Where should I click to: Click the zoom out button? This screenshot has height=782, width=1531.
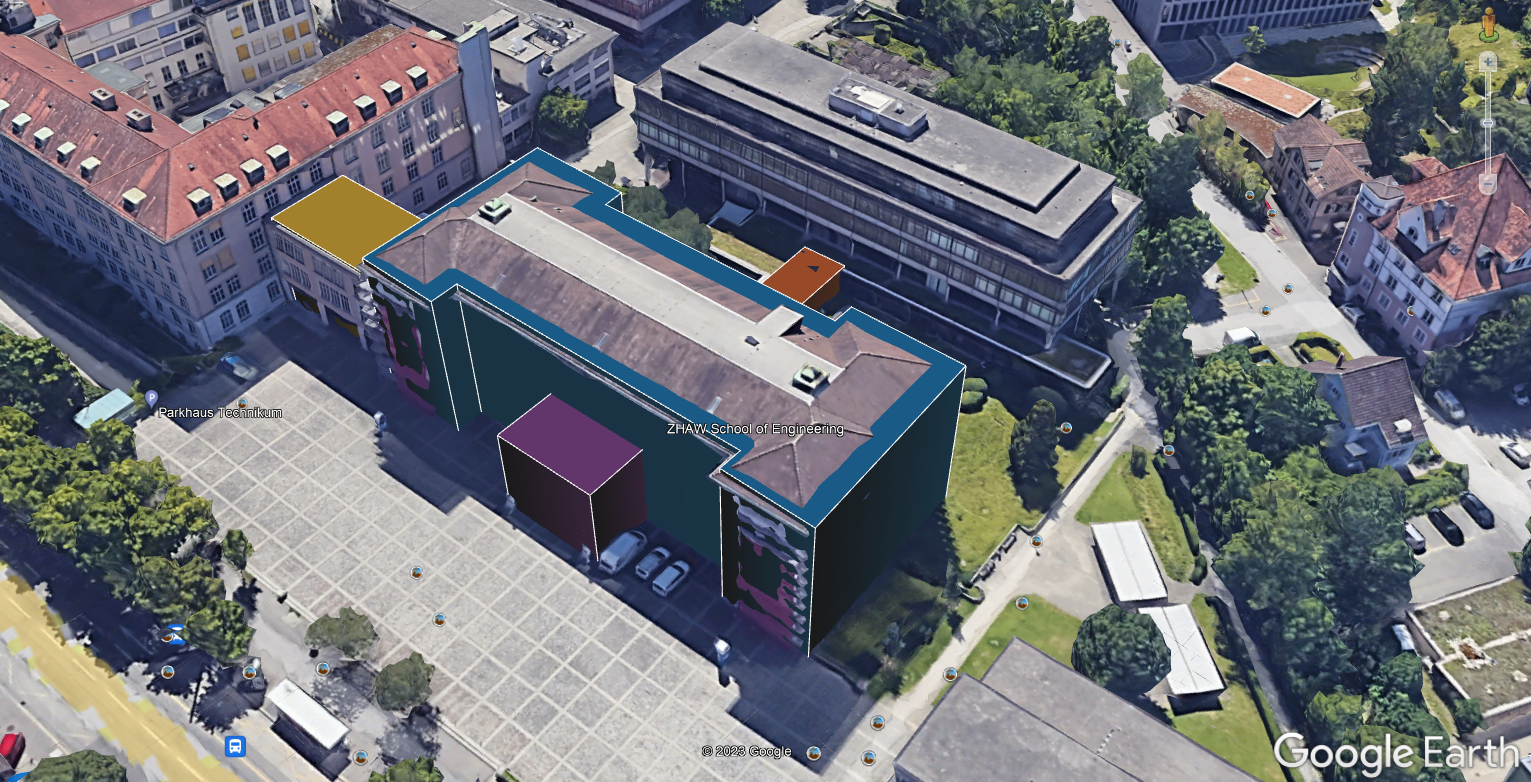[x=1488, y=182]
